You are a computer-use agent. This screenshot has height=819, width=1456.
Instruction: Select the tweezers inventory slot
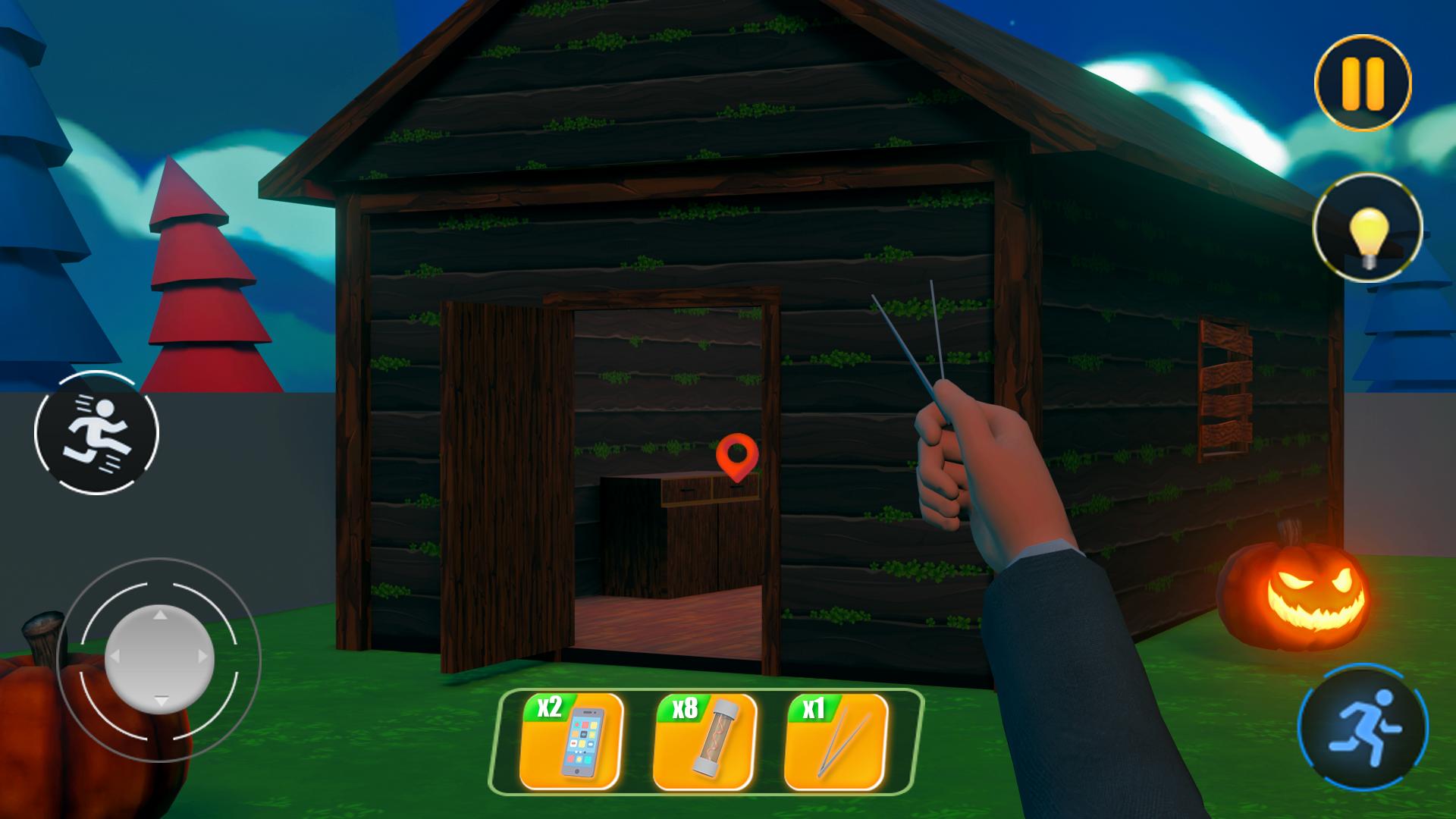(x=836, y=742)
